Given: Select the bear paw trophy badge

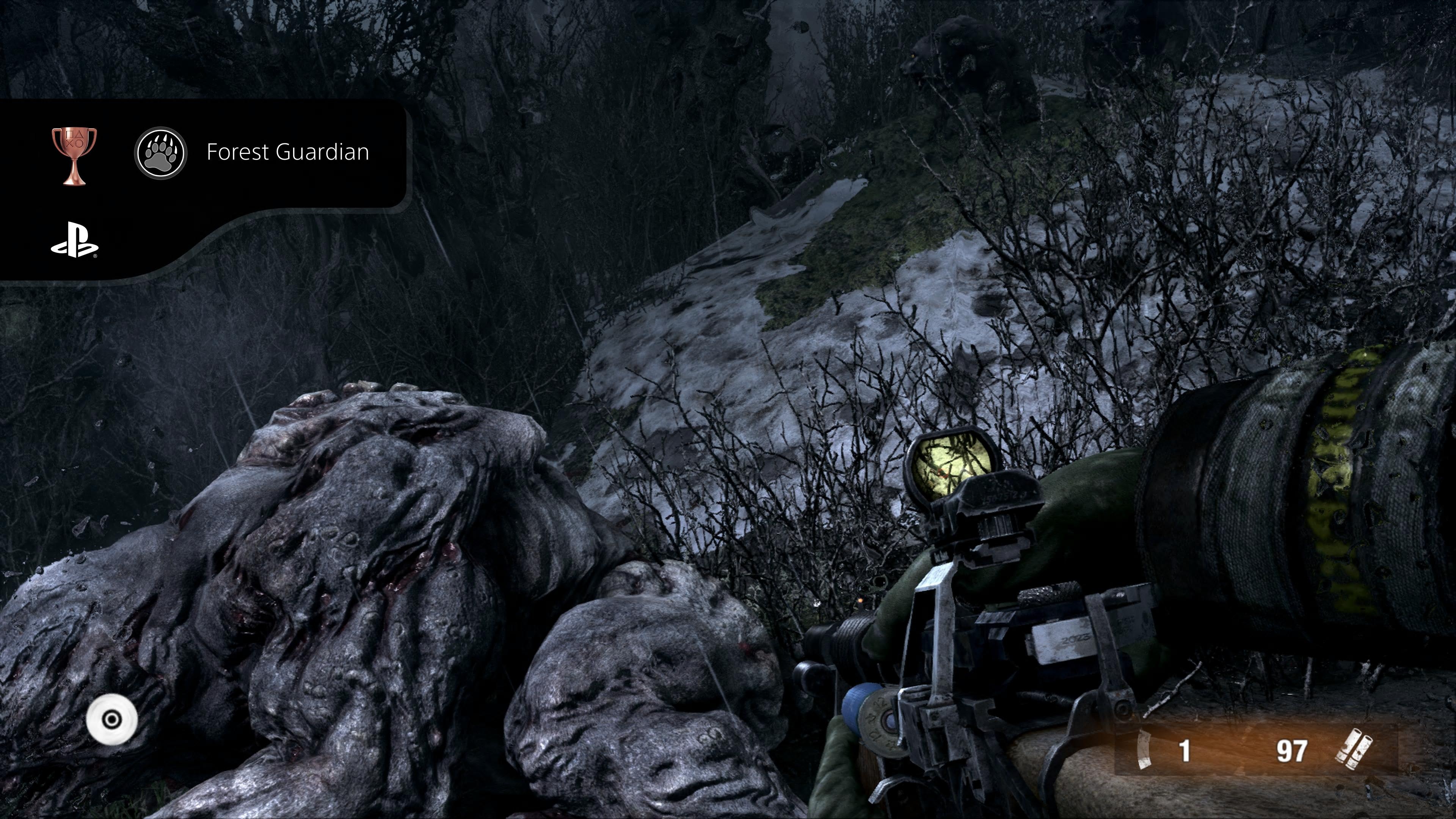Looking at the screenshot, I should 160,152.
